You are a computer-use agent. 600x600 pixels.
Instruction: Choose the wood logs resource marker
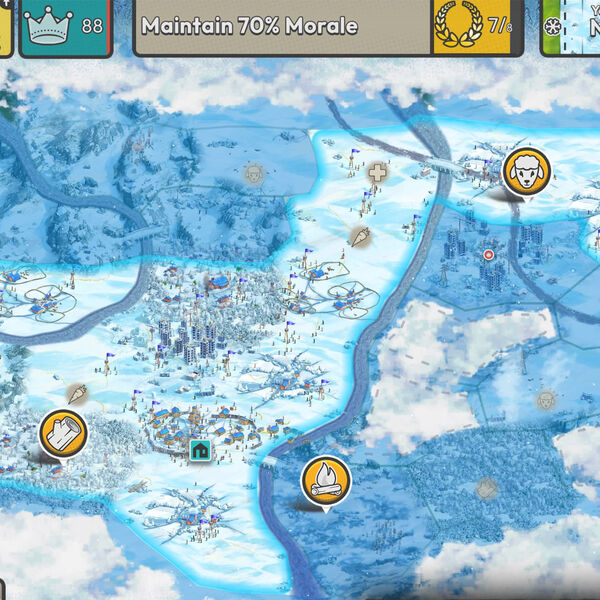coord(63,433)
